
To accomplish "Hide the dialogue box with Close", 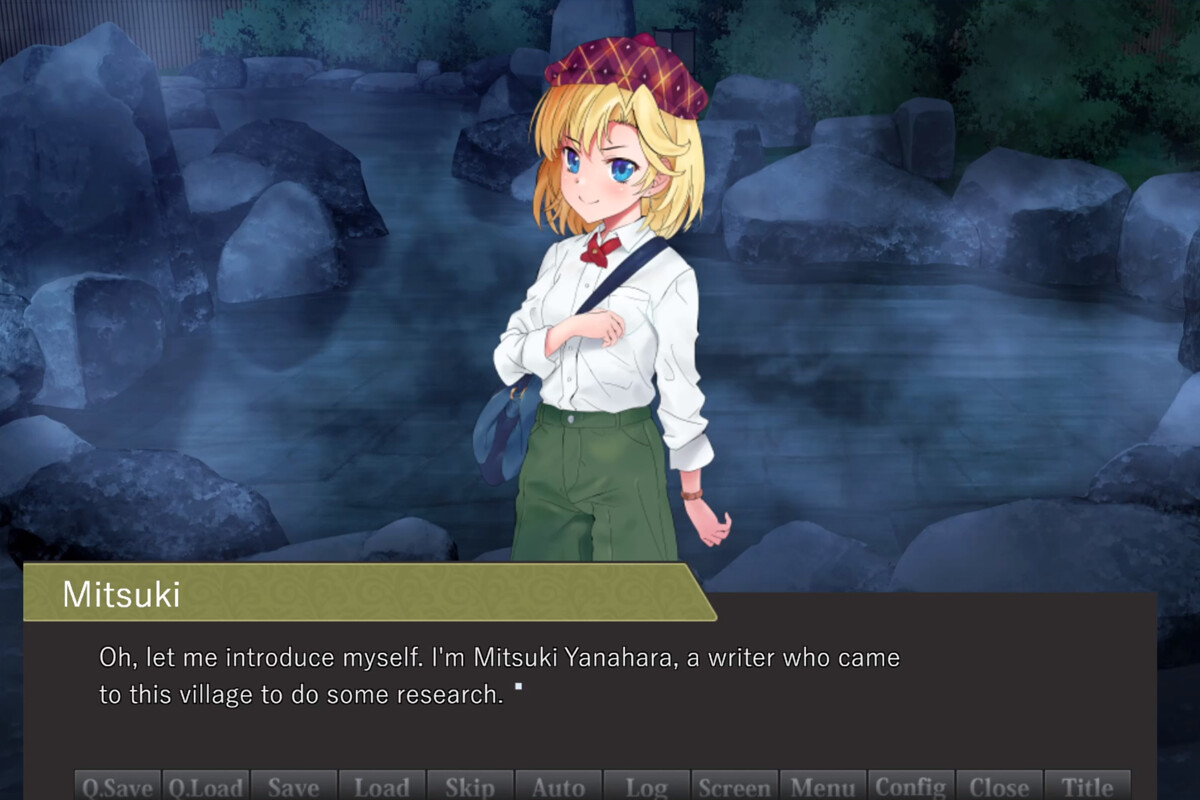I will pos(999,786).
